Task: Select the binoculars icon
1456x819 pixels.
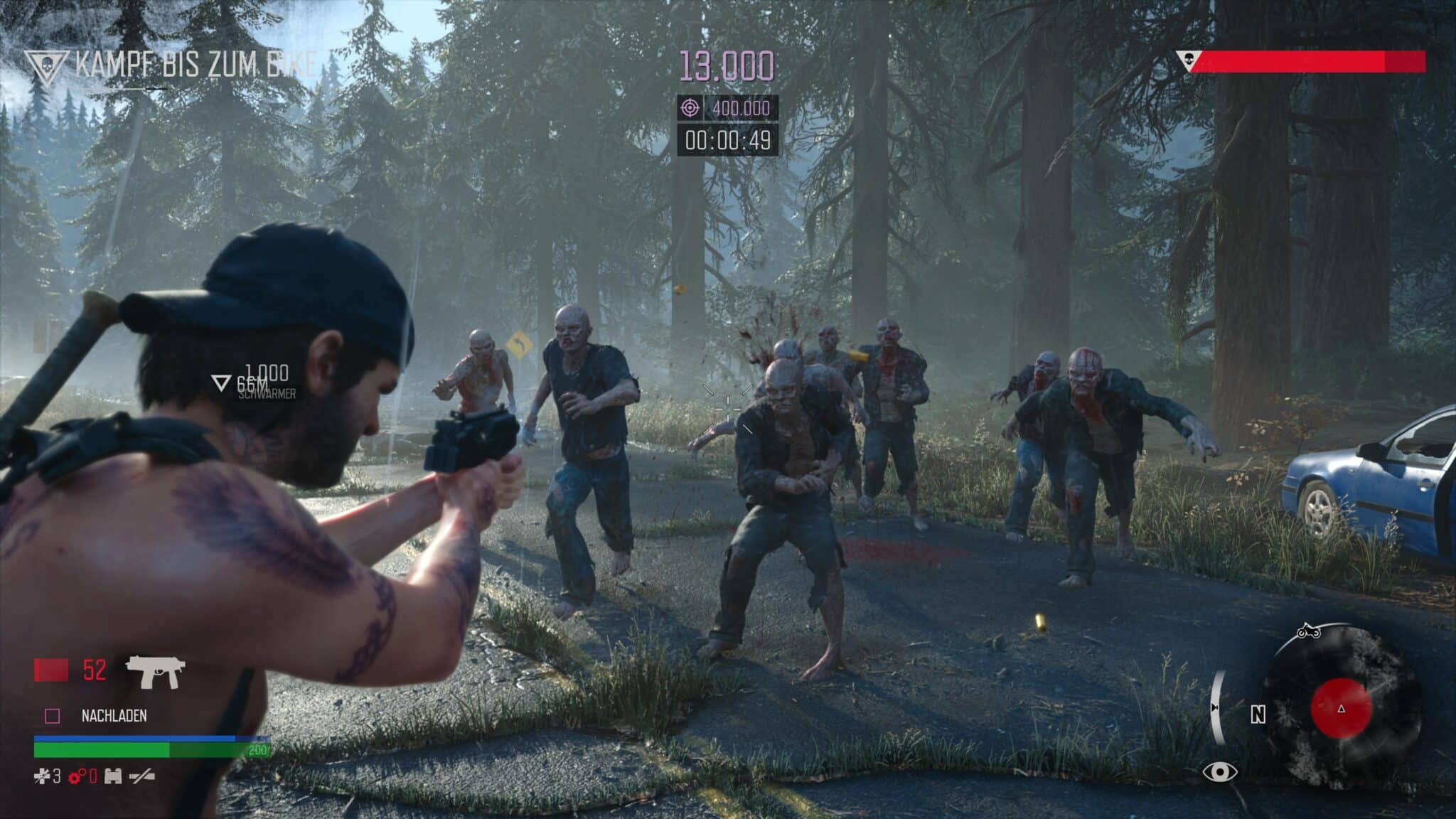Action: point(112,776)
